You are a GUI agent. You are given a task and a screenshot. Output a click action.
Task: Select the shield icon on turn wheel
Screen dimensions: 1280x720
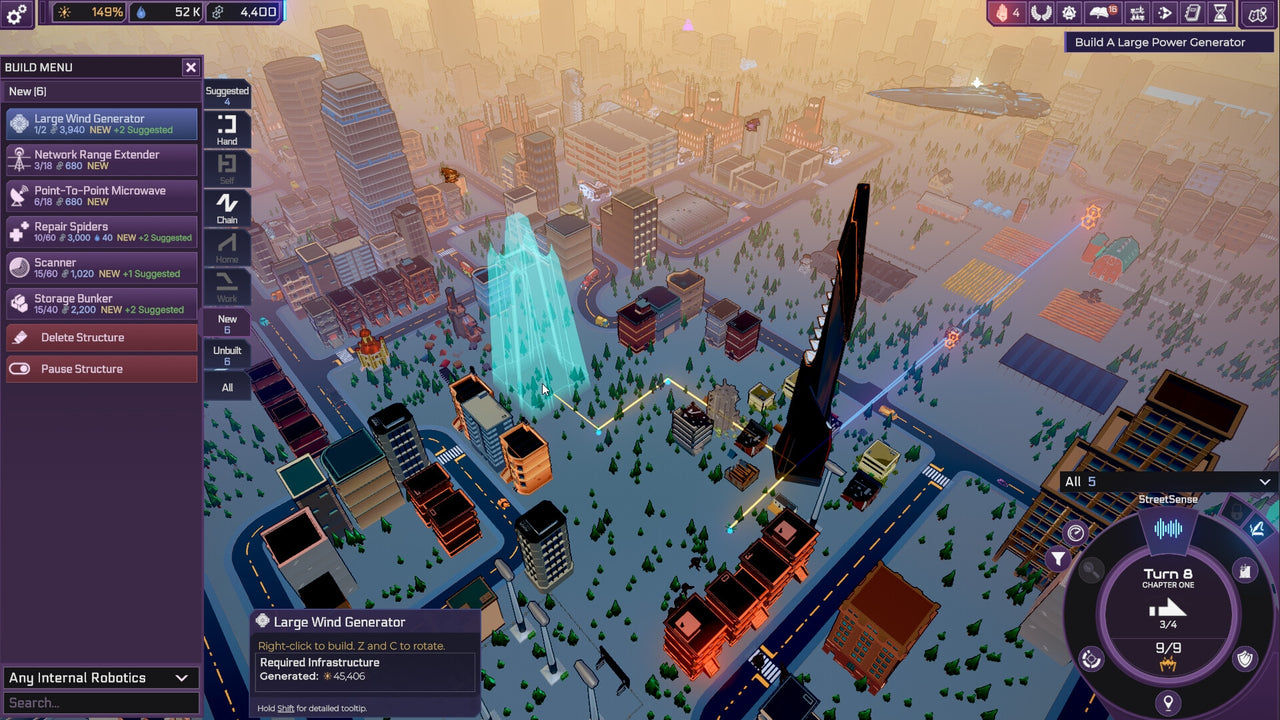click(1243, 658)
